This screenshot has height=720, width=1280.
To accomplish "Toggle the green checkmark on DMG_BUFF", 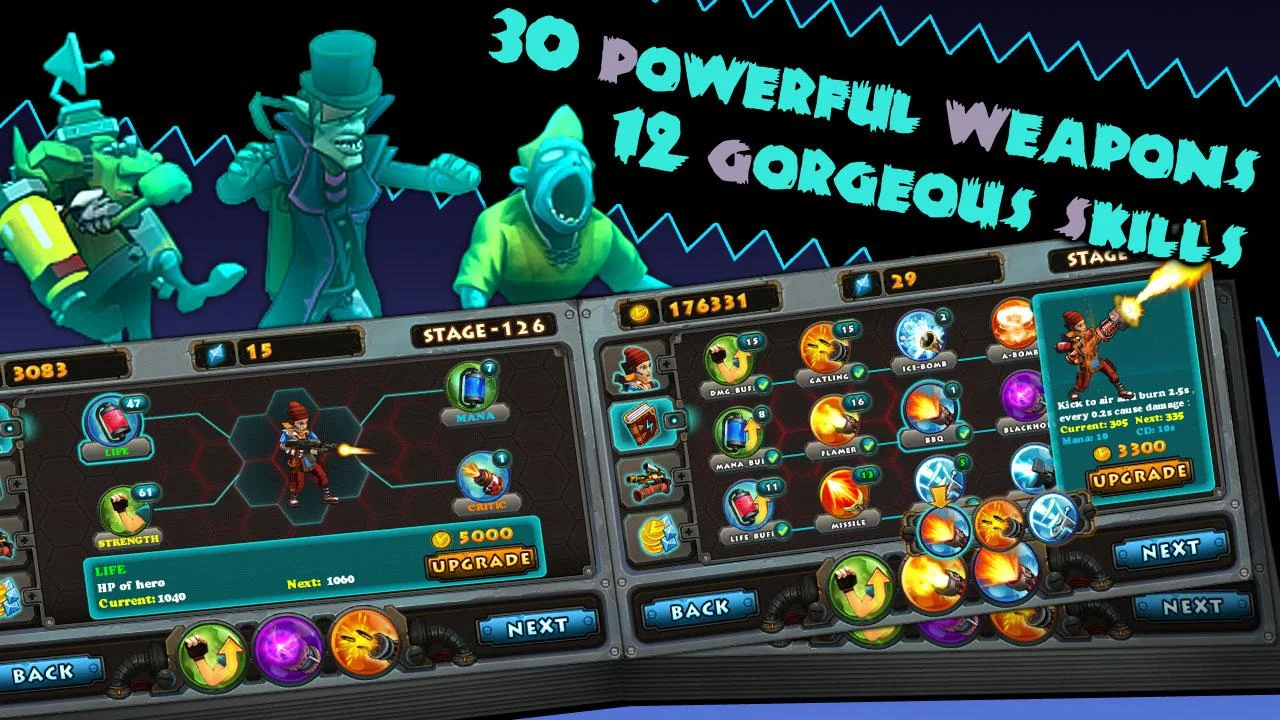I will (x=763, y=385).
